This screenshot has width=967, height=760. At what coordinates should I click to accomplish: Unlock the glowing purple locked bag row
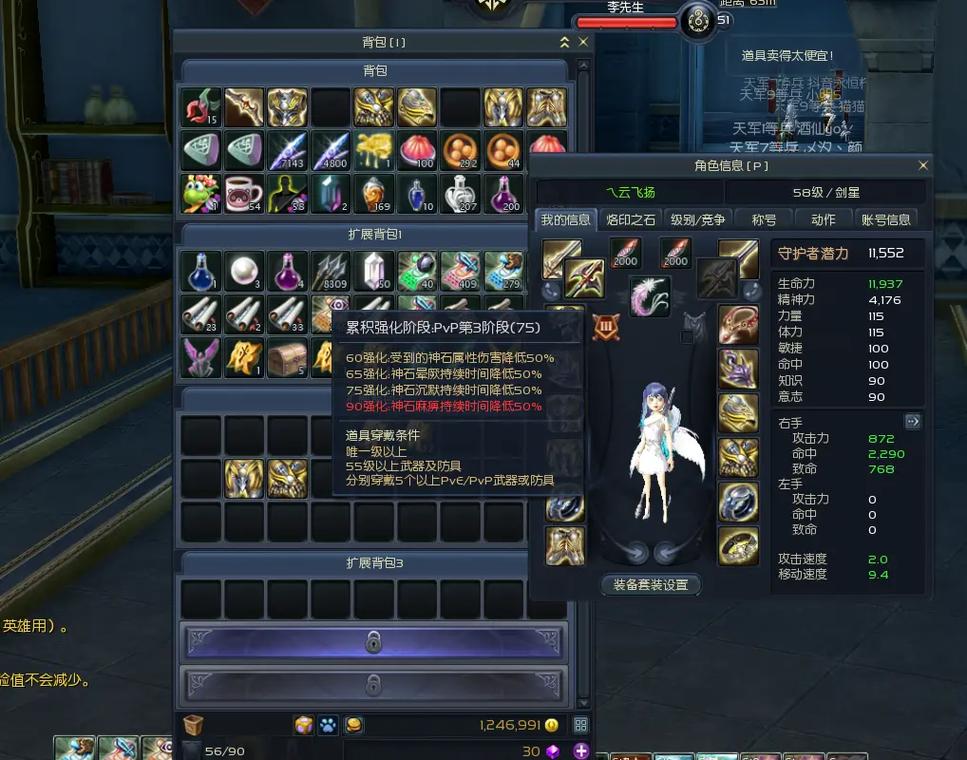click(x=373, y=642)
